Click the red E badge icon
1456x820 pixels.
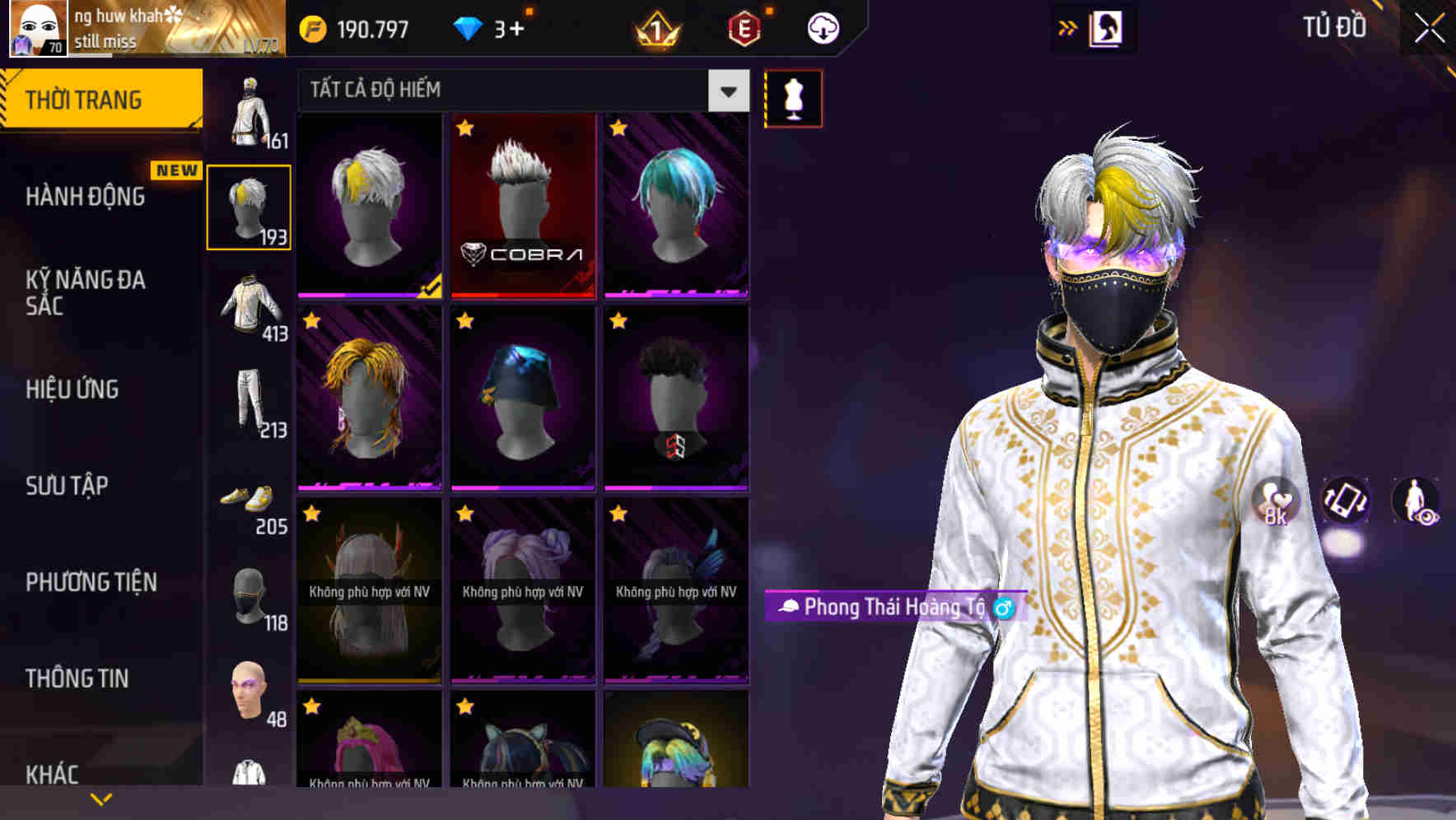(x=744, y=30)
